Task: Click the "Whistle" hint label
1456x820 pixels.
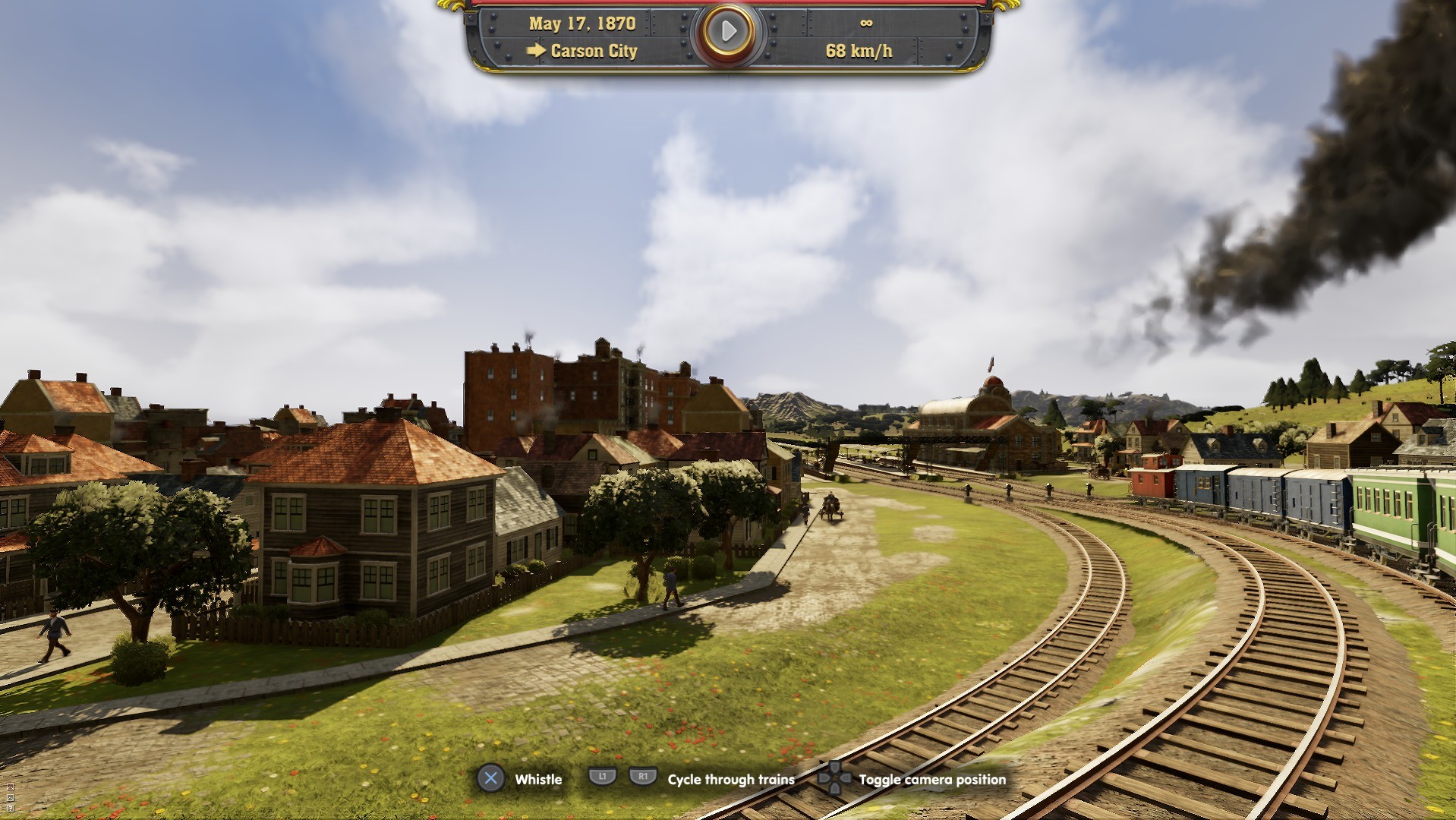Action: [x=538, y=780]
